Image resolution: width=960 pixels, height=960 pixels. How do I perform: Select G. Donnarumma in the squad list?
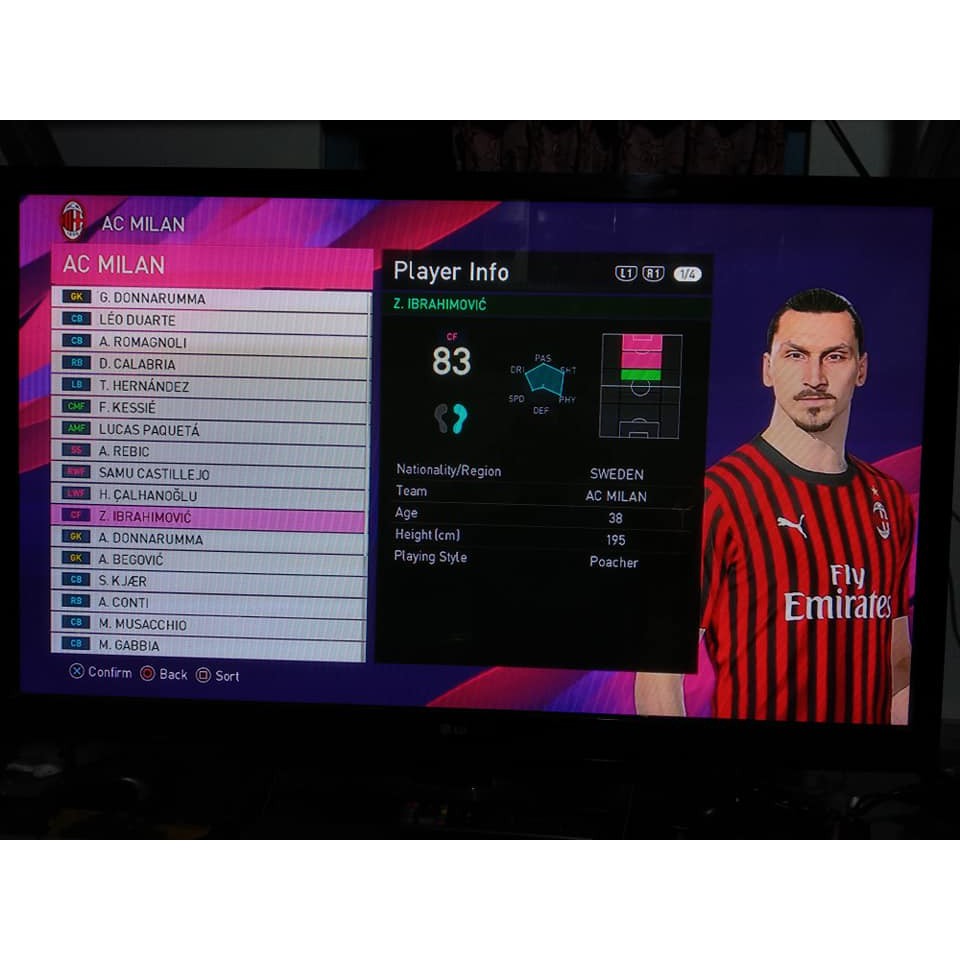pos(211,298)
